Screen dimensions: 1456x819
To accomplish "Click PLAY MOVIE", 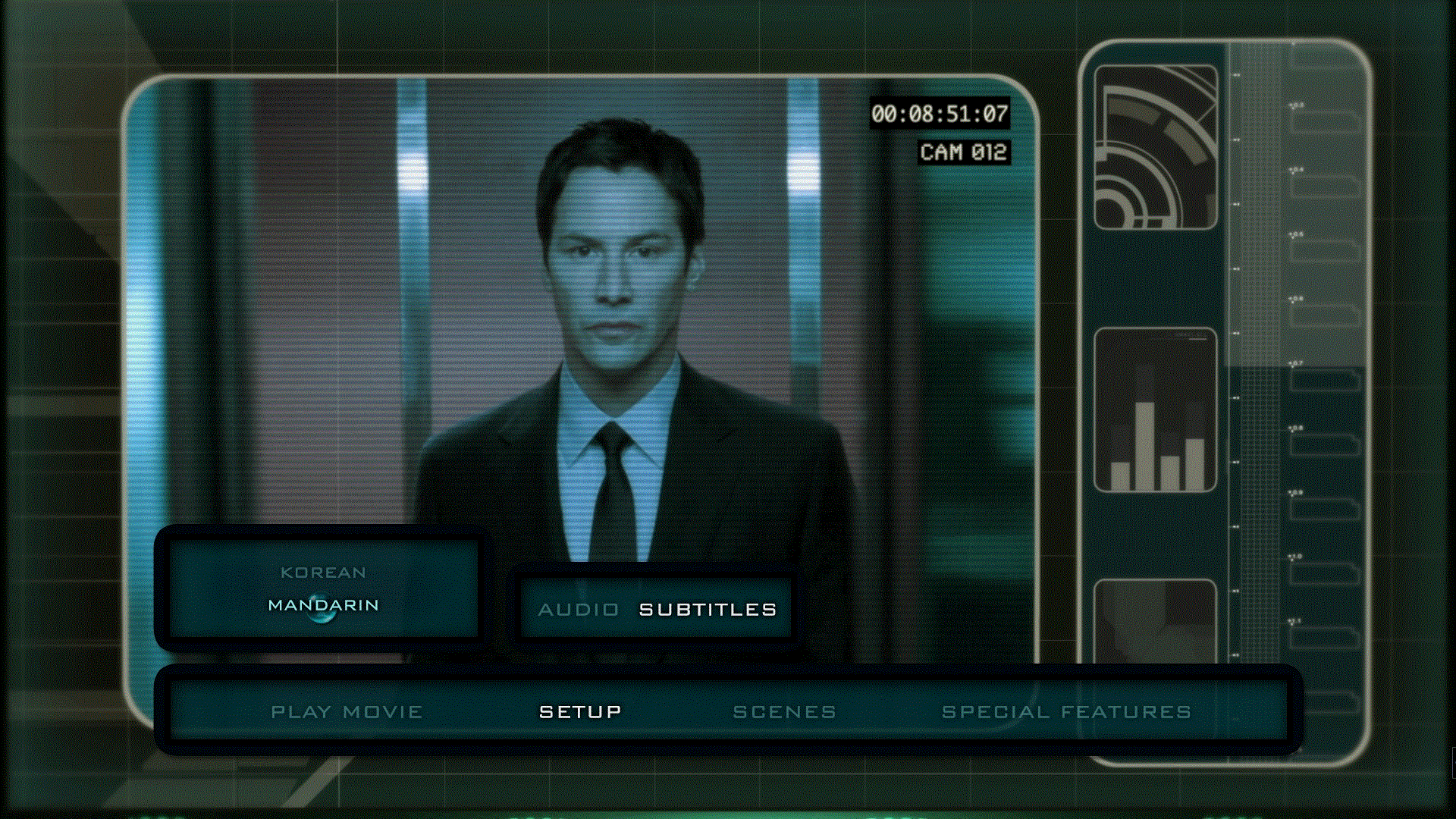I will click(347, 711).
